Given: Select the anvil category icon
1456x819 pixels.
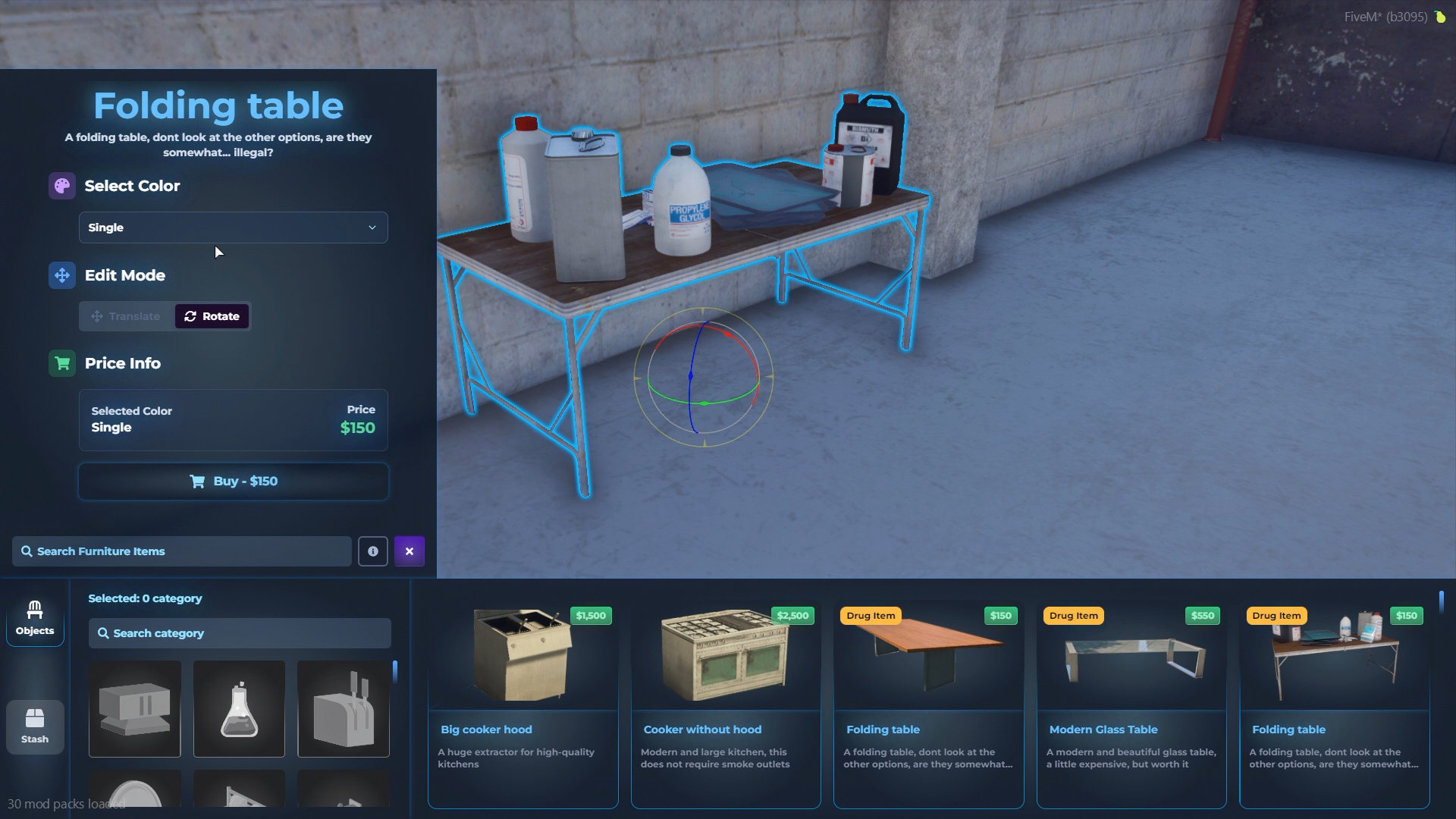Looking at the screenshot, I should [134, 708].
